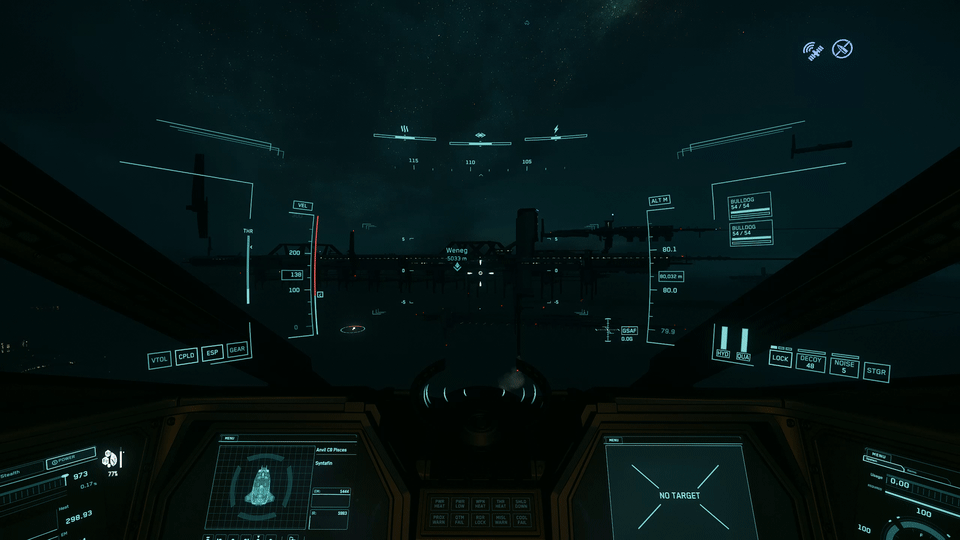
Task: Toggle the VTOL mode indicator
Action: tap(159, 360)
